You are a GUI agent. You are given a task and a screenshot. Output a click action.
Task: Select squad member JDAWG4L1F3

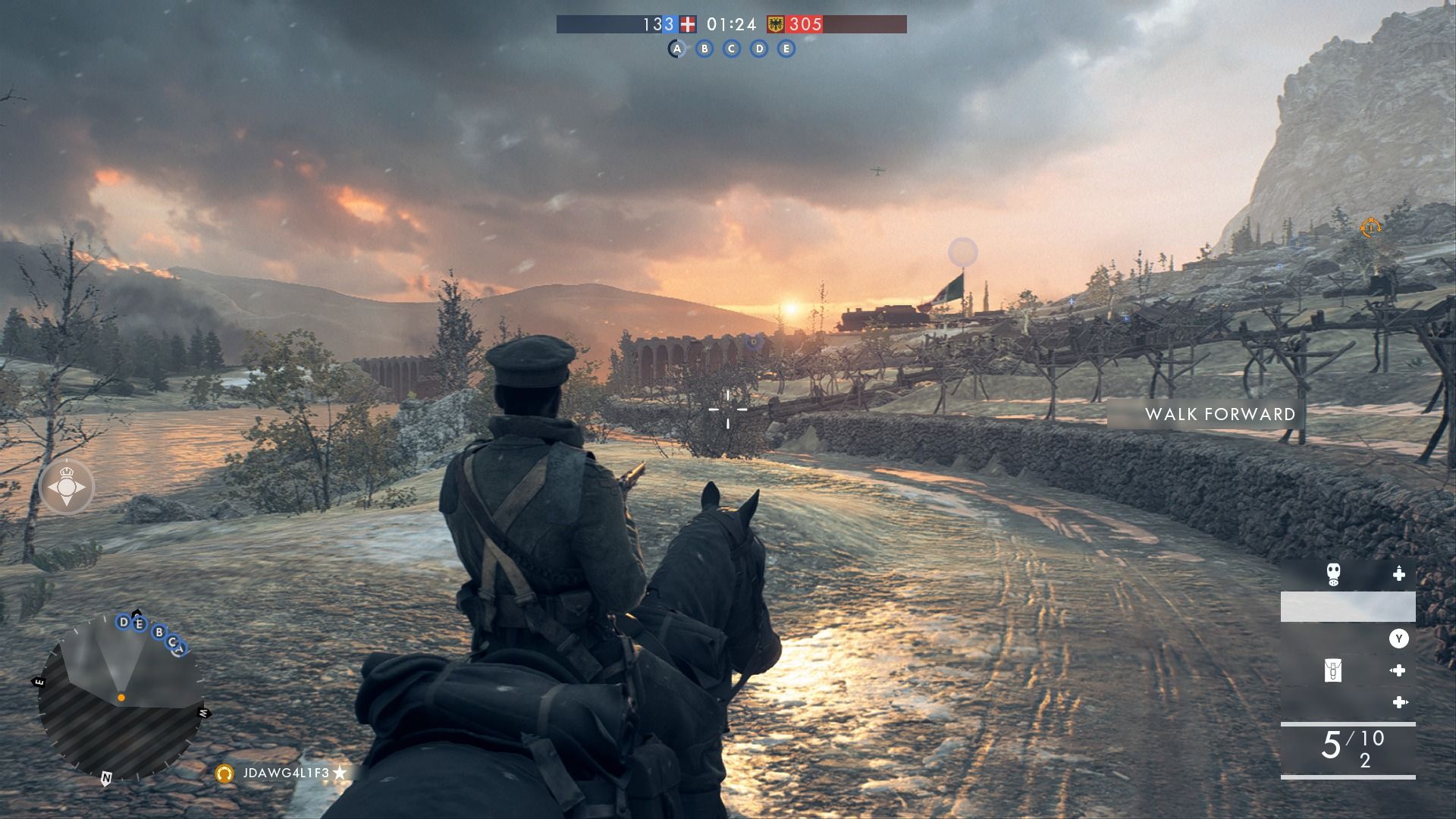286,773
